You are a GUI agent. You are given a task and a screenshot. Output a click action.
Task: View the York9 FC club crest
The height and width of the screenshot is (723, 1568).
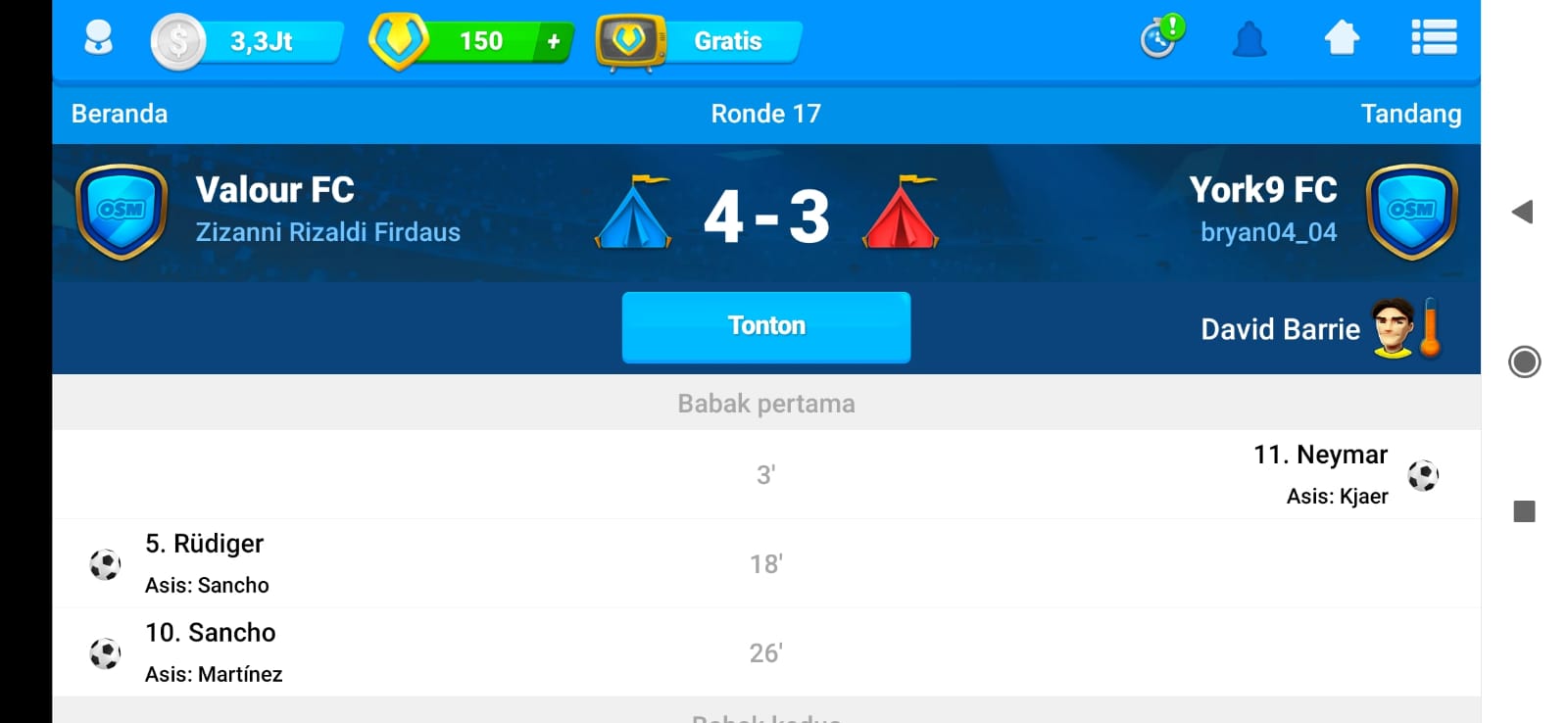[x=1411, y=212]
